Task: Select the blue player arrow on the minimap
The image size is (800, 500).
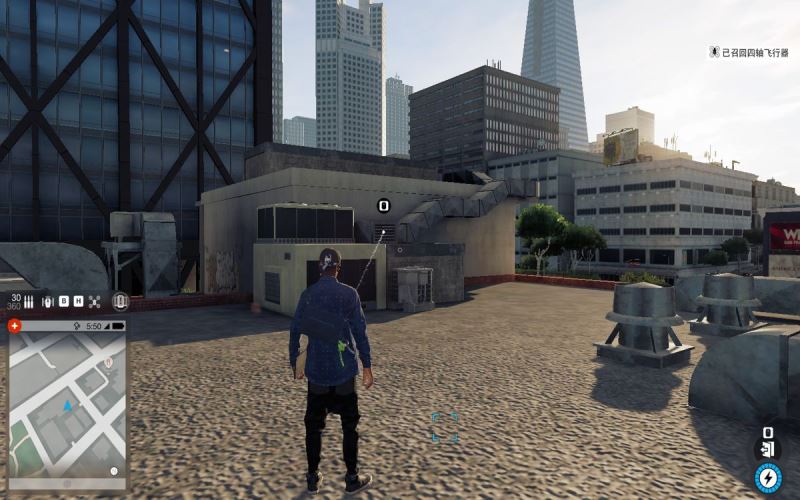Action: point(67,406)
